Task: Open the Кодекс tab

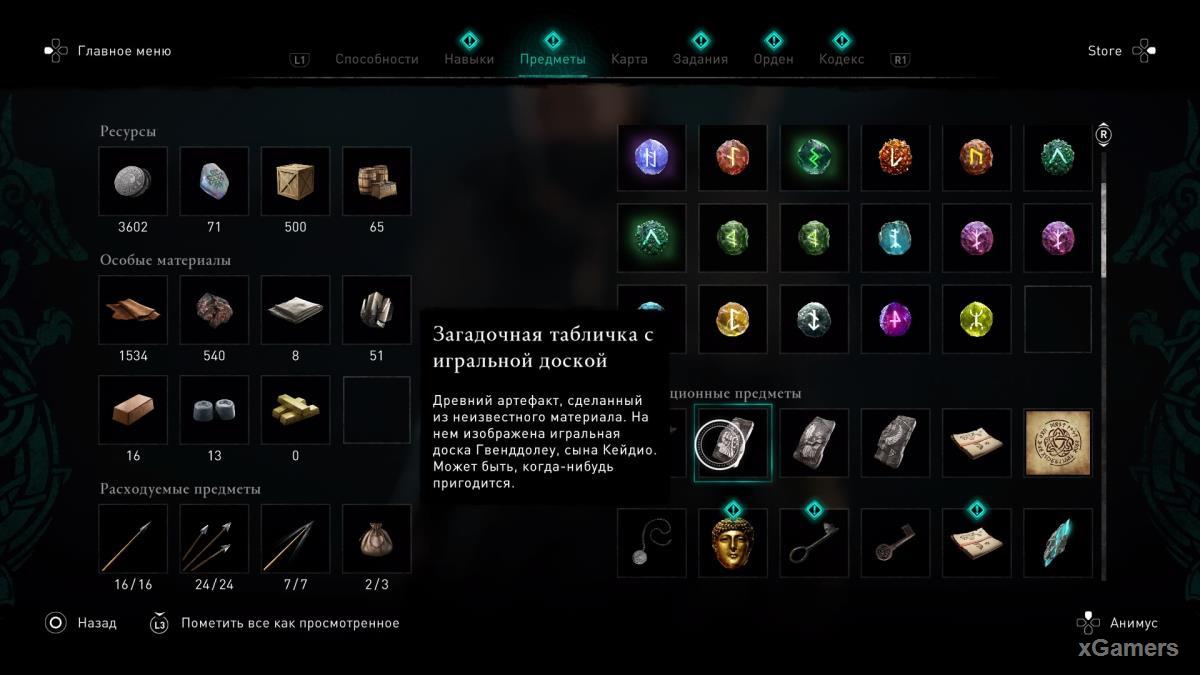Action: coord(841,59)
